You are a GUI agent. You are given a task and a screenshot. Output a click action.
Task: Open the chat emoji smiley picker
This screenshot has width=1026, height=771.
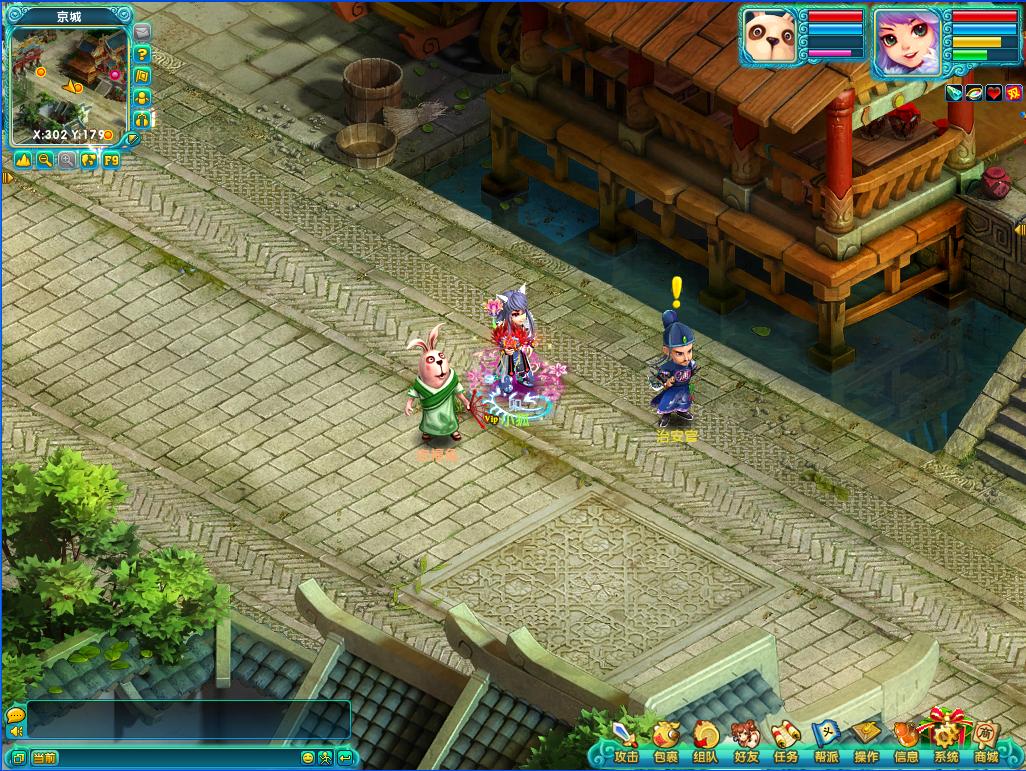pyautogui.click(x=308, y=758)
